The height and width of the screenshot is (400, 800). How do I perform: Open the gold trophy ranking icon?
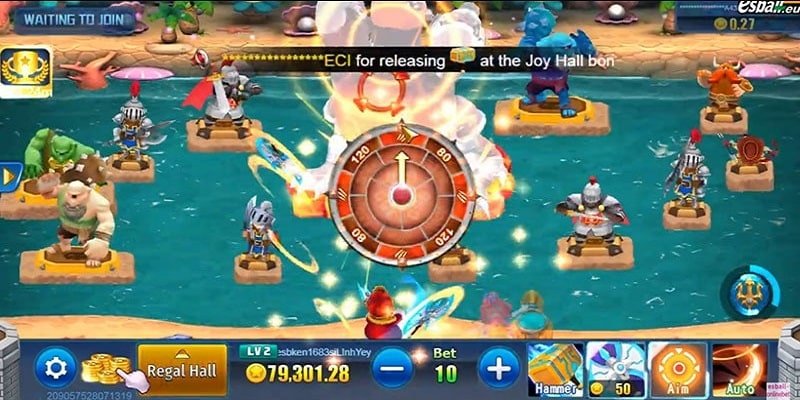(x=25, y=70)
